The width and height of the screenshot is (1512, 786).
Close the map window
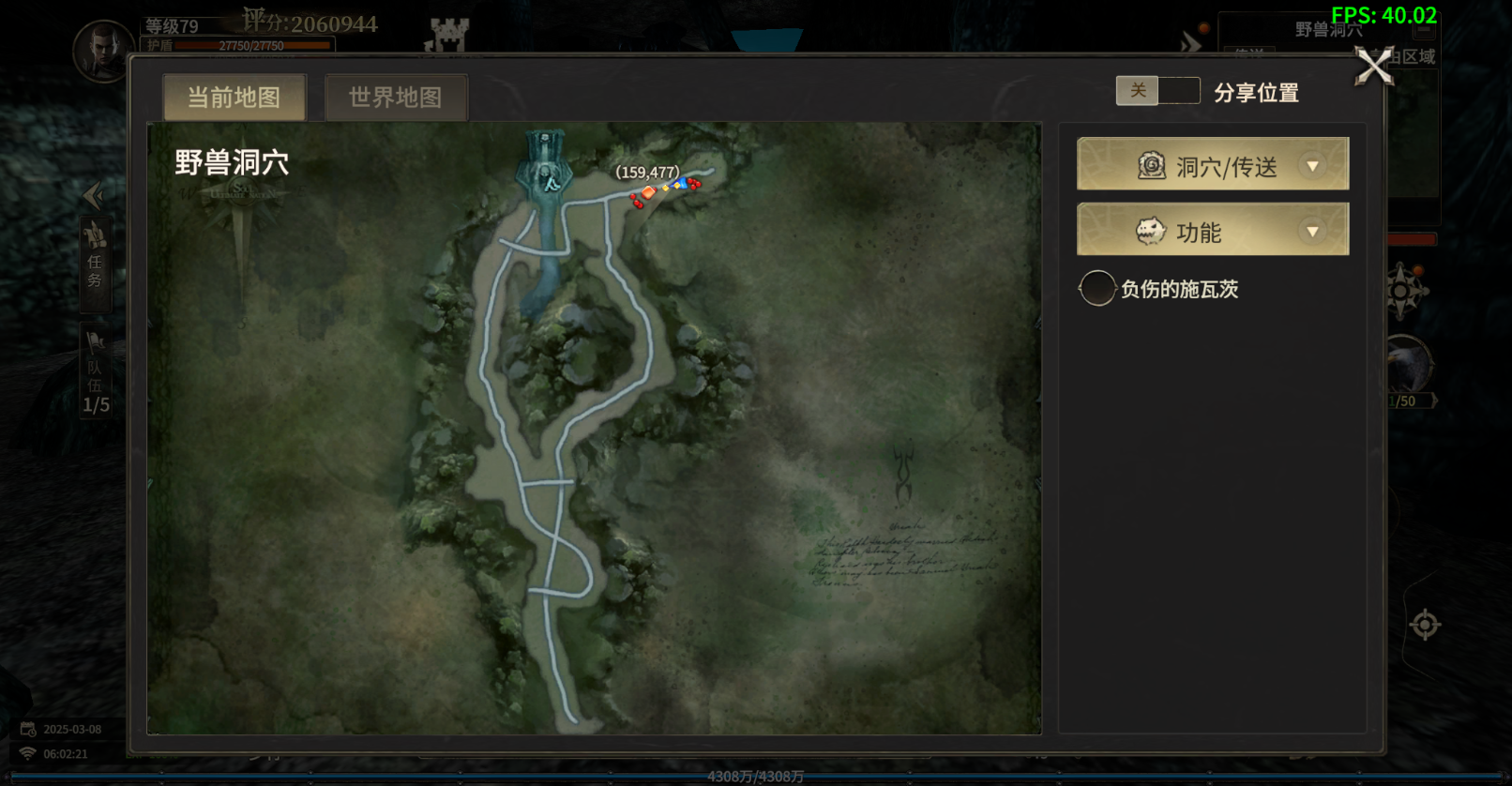[x=1374, y=67]
